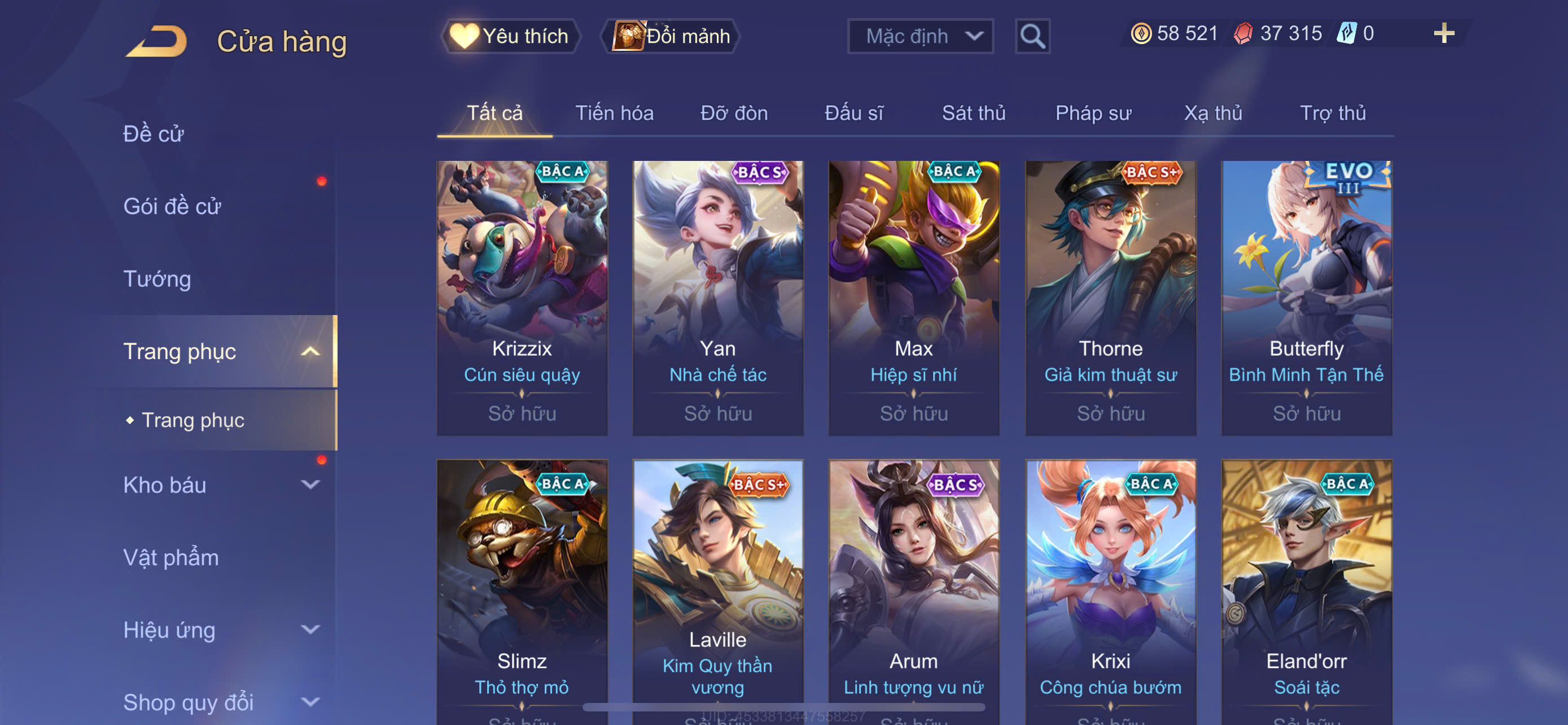Open the Đổi mảnh exchange

coord(671,37)
